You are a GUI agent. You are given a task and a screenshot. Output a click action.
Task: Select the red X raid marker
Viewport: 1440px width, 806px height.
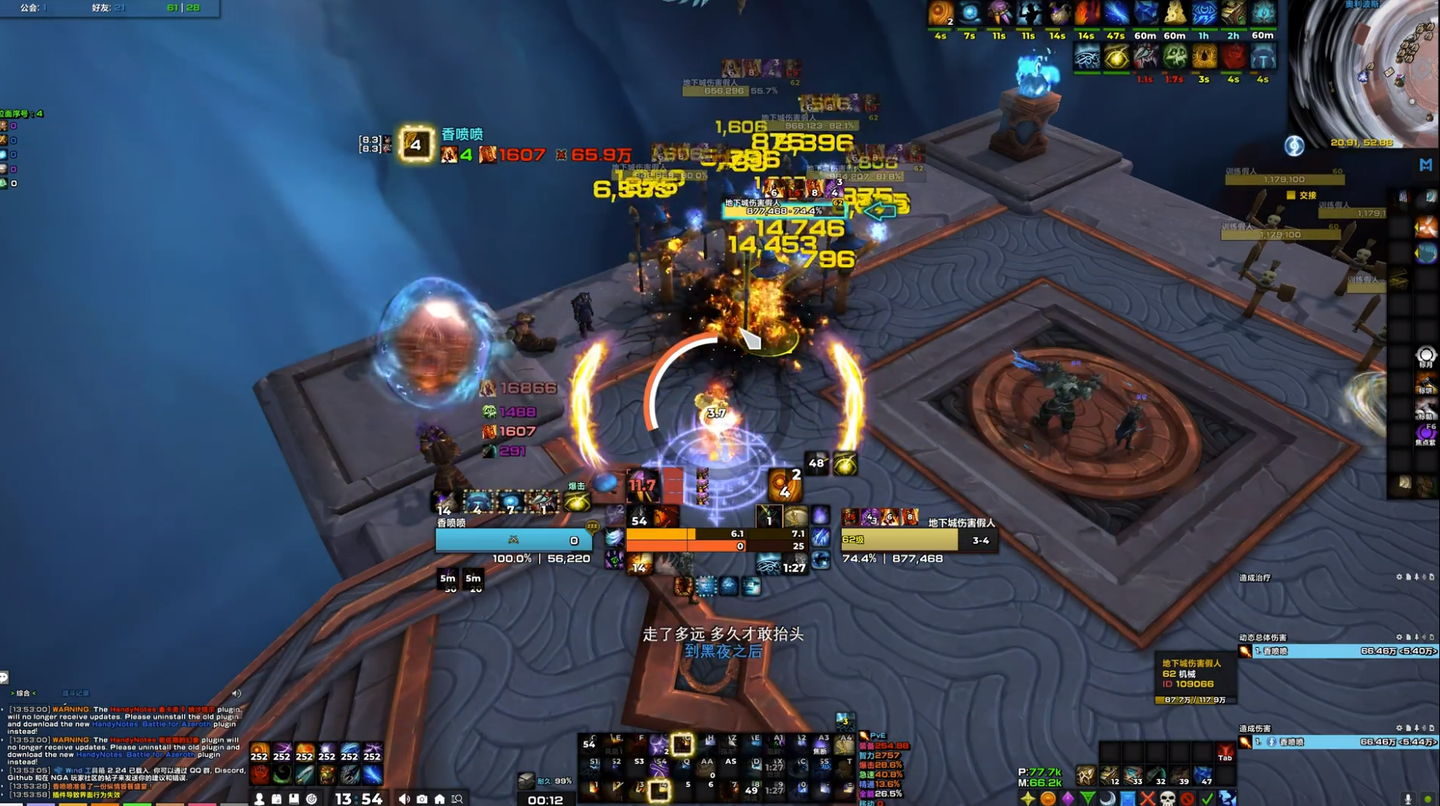[1147, 798]
